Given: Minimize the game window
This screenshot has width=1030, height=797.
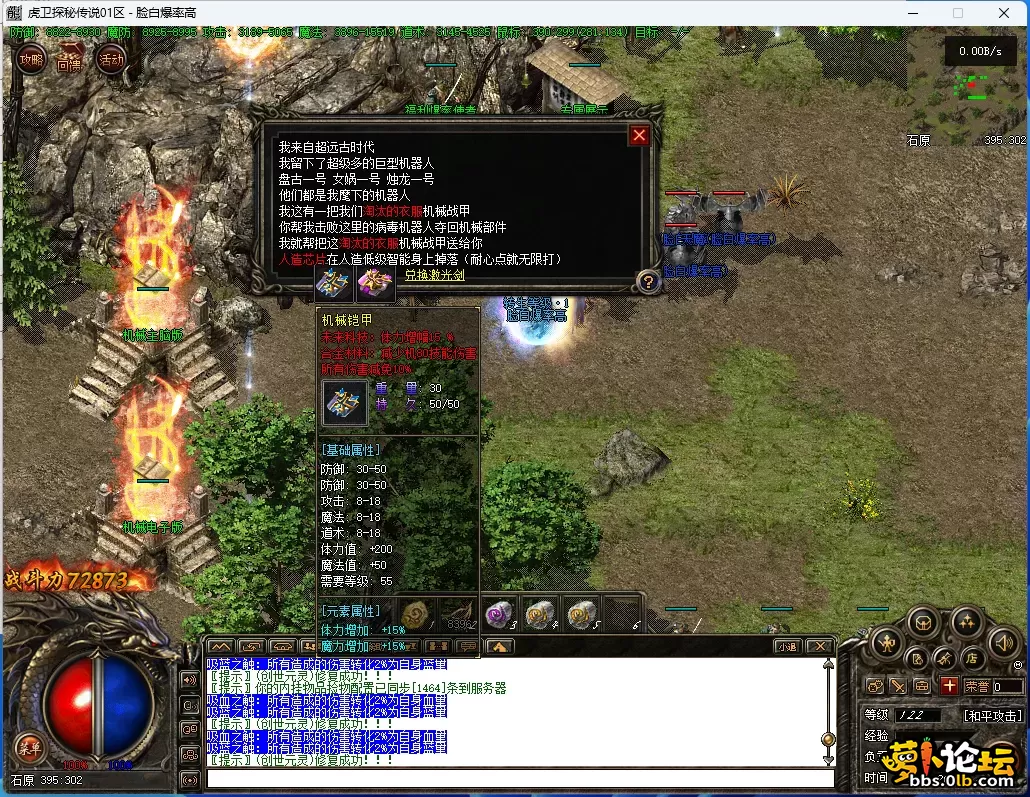Looking at the screenshot, I should pyautogui.click(x=911, y=13).
